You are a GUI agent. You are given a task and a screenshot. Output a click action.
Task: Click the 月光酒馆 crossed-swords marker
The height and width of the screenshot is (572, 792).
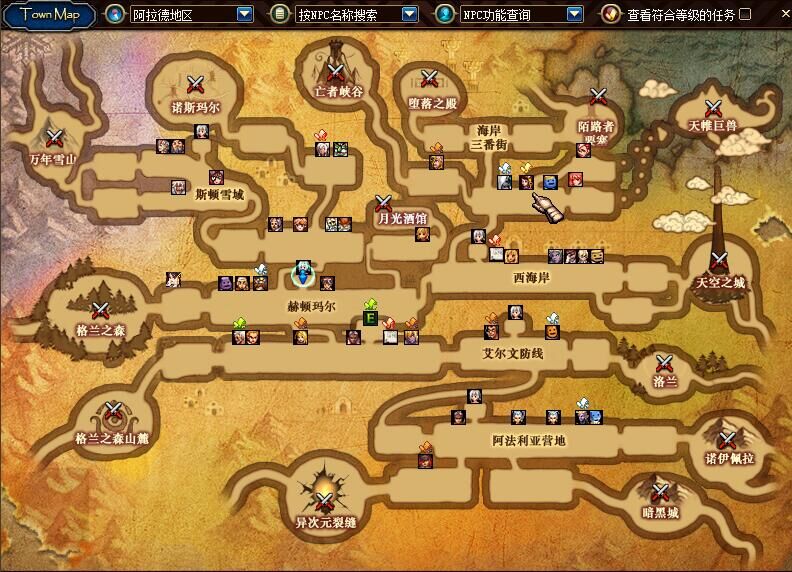[382, 202]
